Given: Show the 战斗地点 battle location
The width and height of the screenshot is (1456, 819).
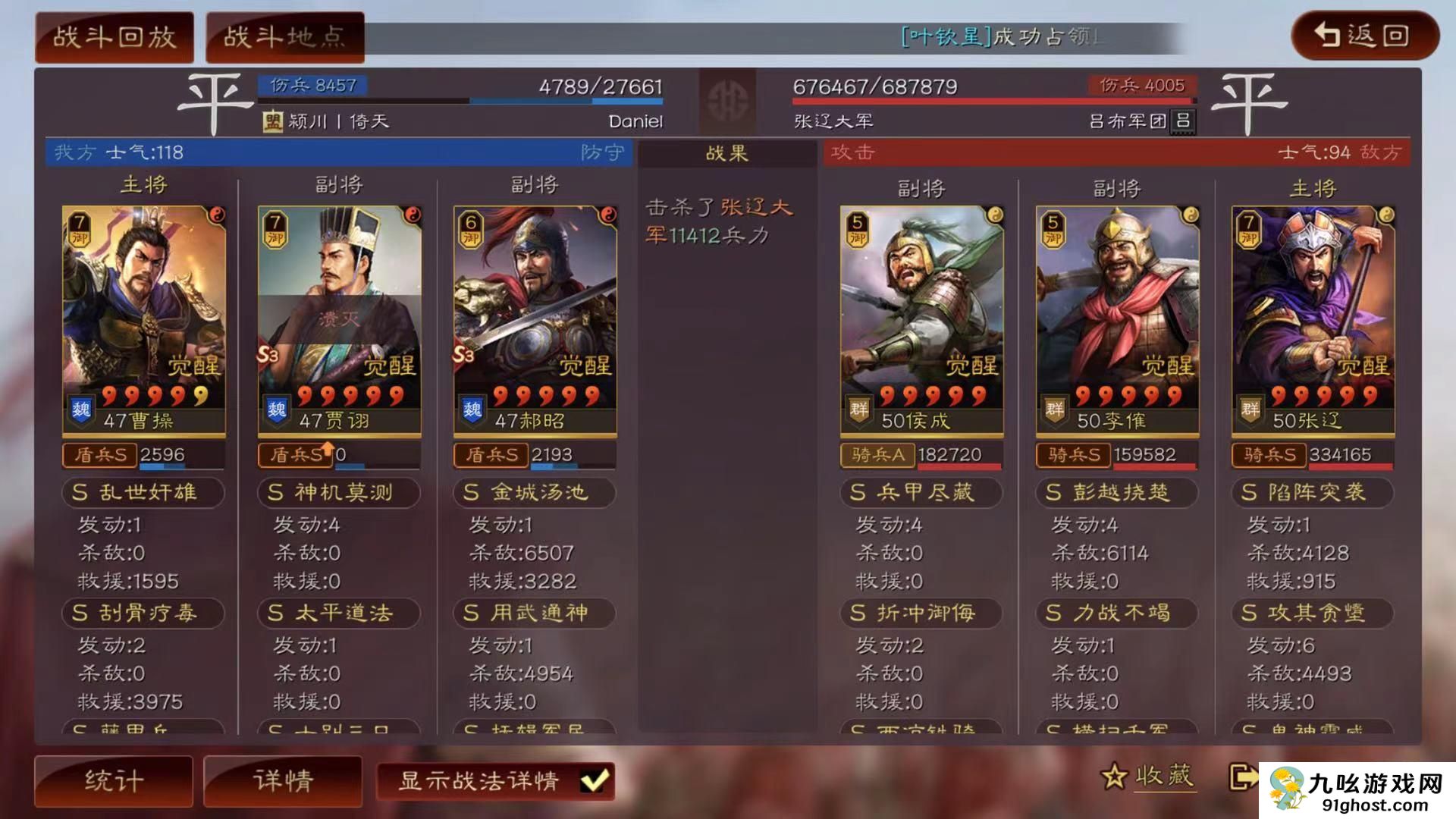Looking at the screenshot, I should (x=284, y=36).
